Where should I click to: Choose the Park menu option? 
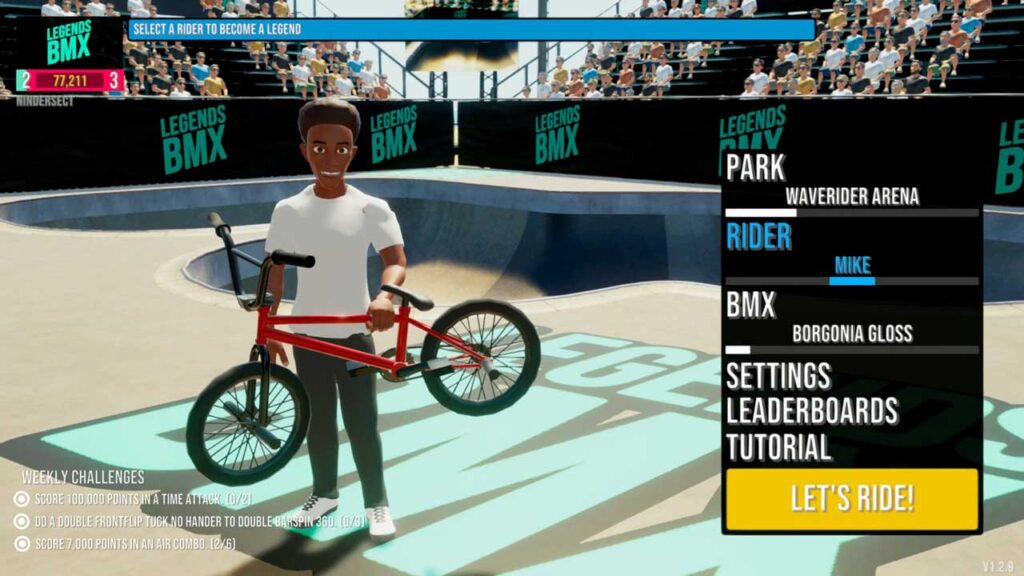tap(756, 167)
